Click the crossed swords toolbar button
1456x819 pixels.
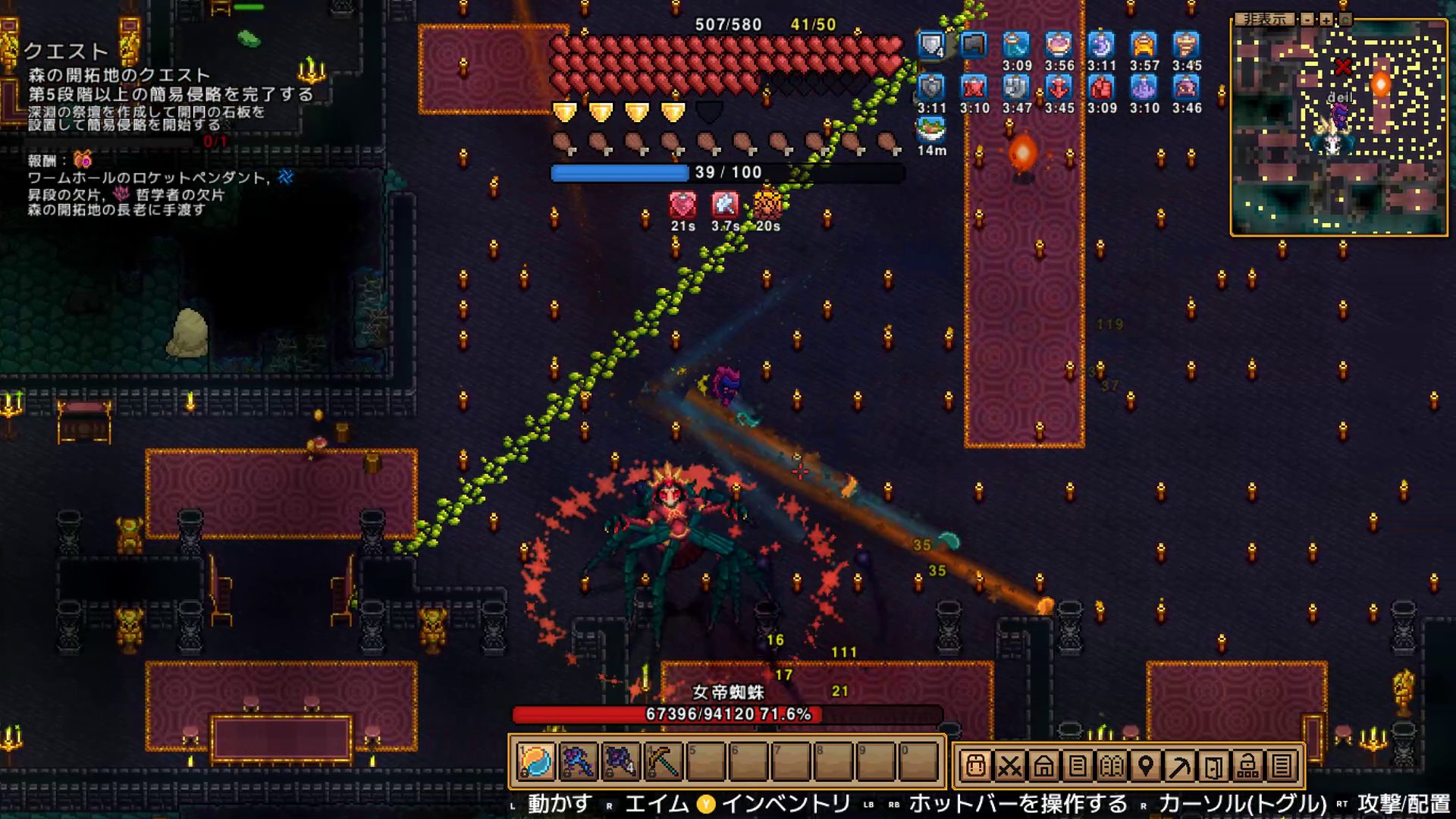(x=1009, y=767)
